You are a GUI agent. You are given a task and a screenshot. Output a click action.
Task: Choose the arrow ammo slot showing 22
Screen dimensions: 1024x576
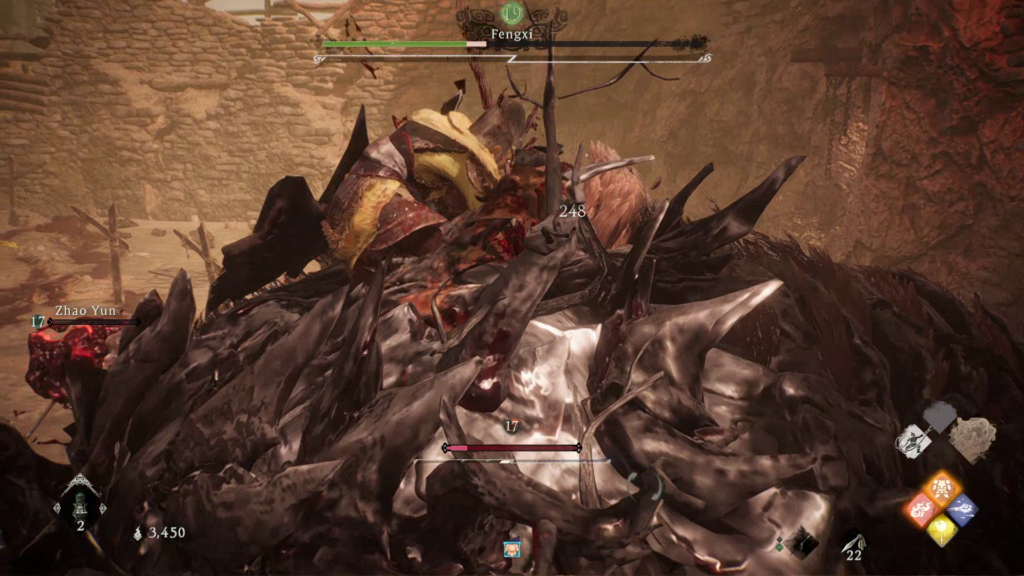(x=852, y=543)
